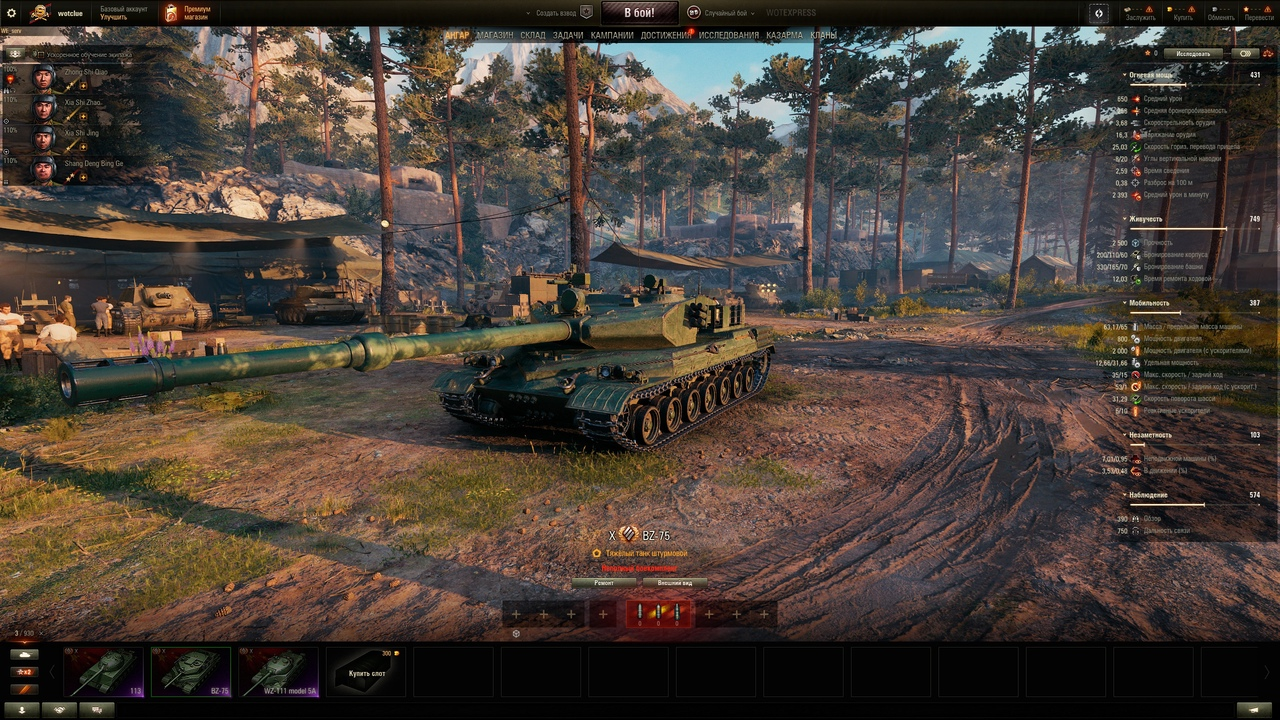The height and width of the screenshot is (720, 1280).
Task: Switch to the СКЛАД tab
Action: pyautogui.click(x=532, y=35)
